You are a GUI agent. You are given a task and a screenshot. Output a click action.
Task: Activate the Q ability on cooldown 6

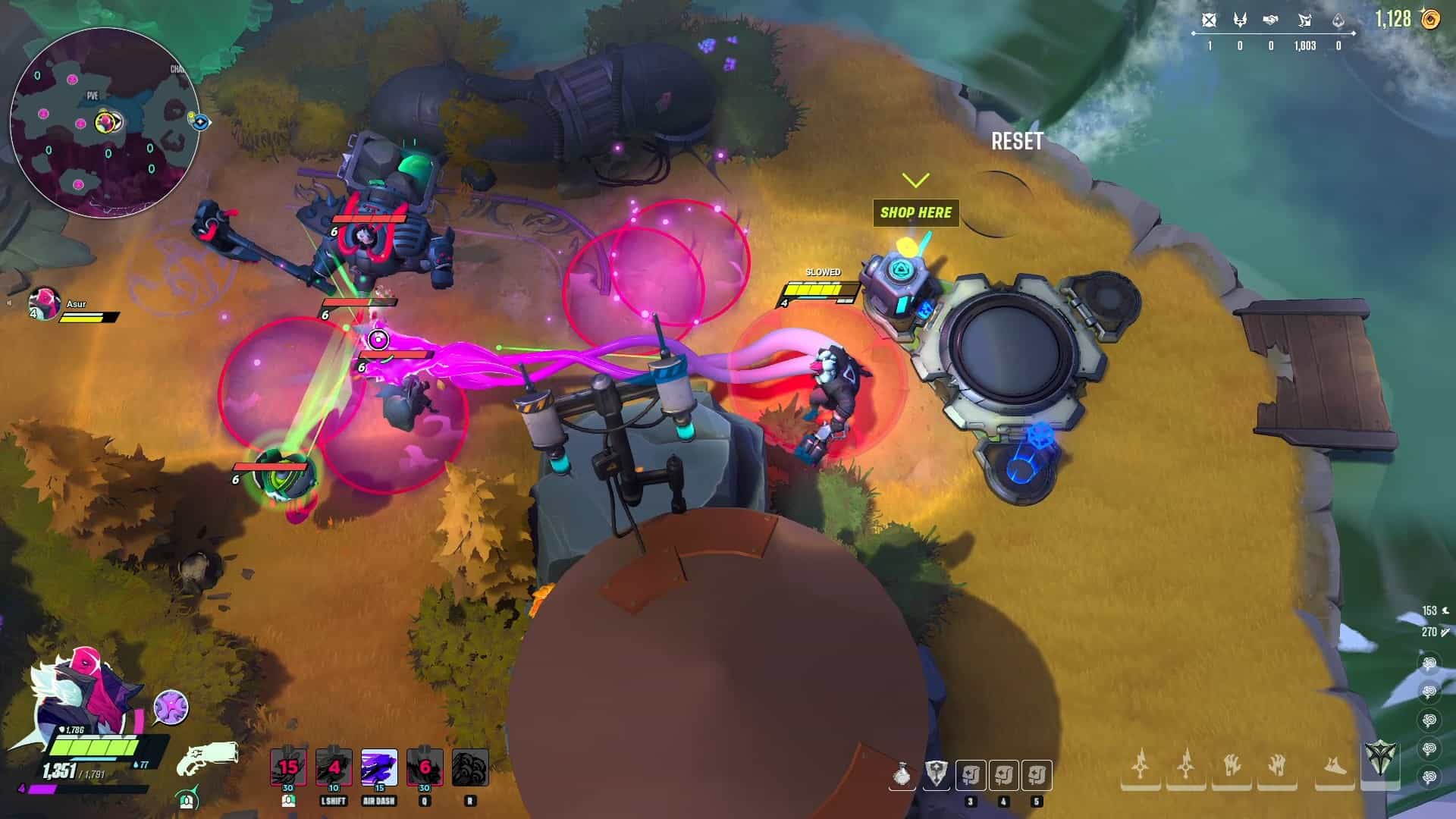[x=425, y=767]
